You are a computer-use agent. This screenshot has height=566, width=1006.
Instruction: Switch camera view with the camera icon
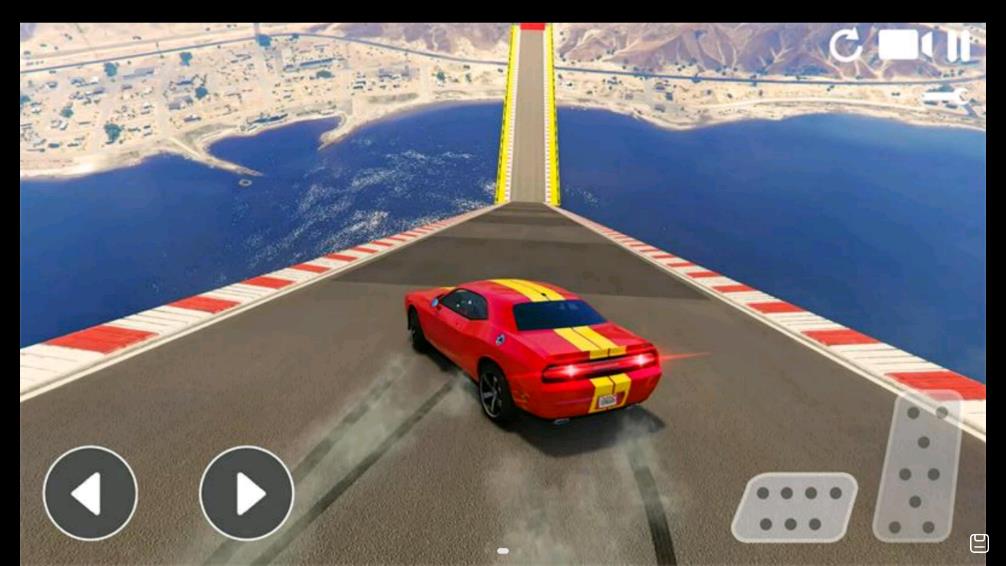click(904, 45)
